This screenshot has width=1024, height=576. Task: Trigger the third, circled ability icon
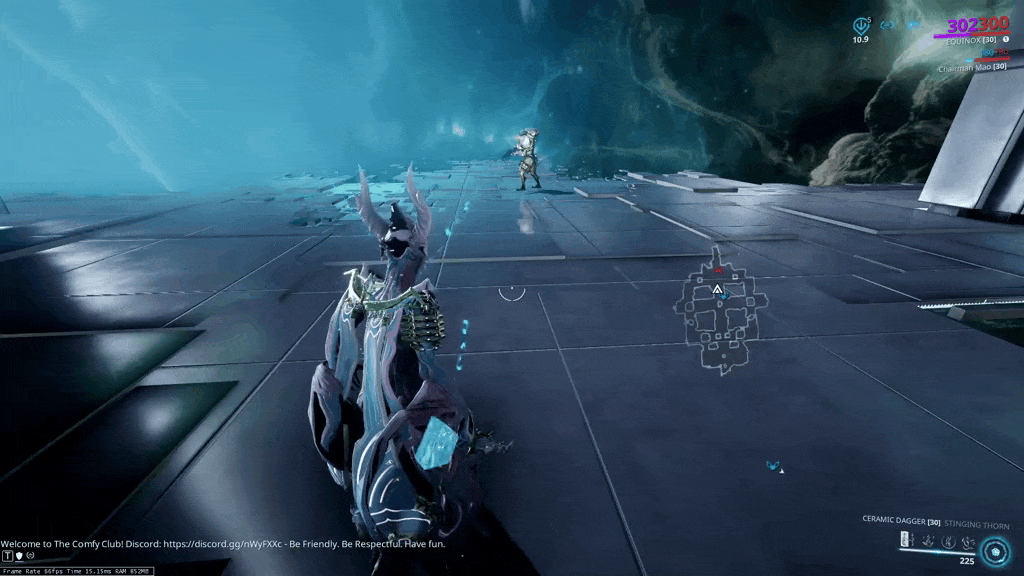coord(949,540)
